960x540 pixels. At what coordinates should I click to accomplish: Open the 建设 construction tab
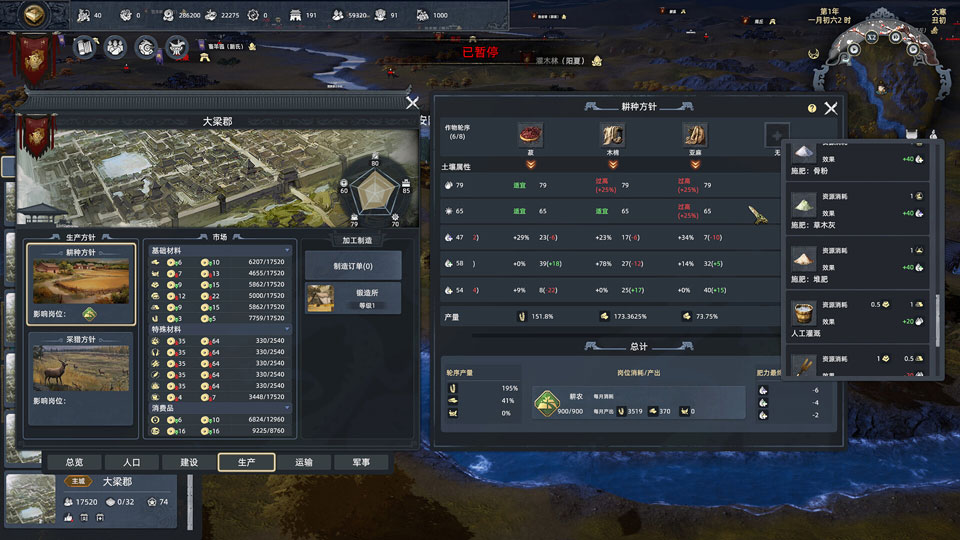(x=189, y=462)
